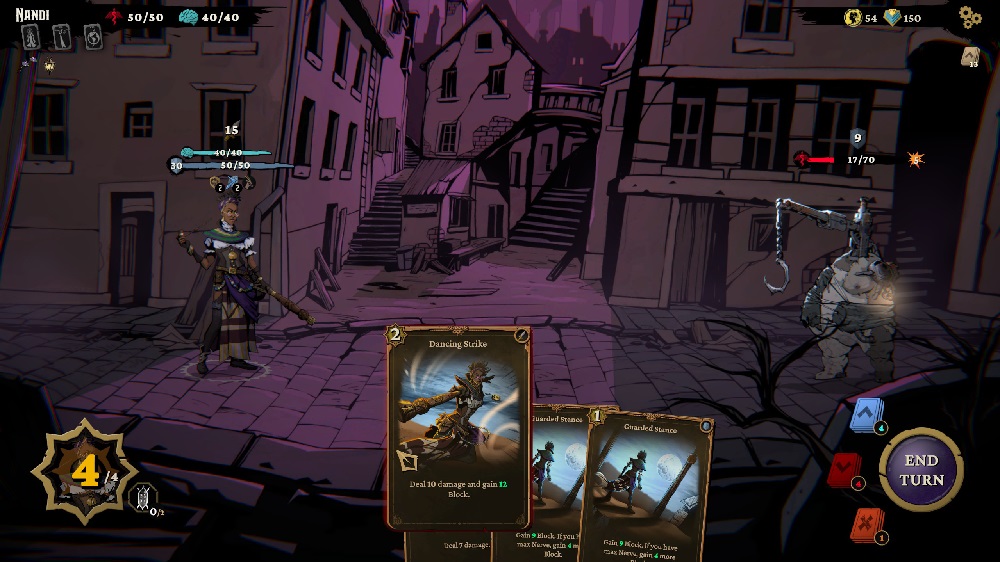
Task: Open the full deck with 13 cards
Action: point(970,57)
